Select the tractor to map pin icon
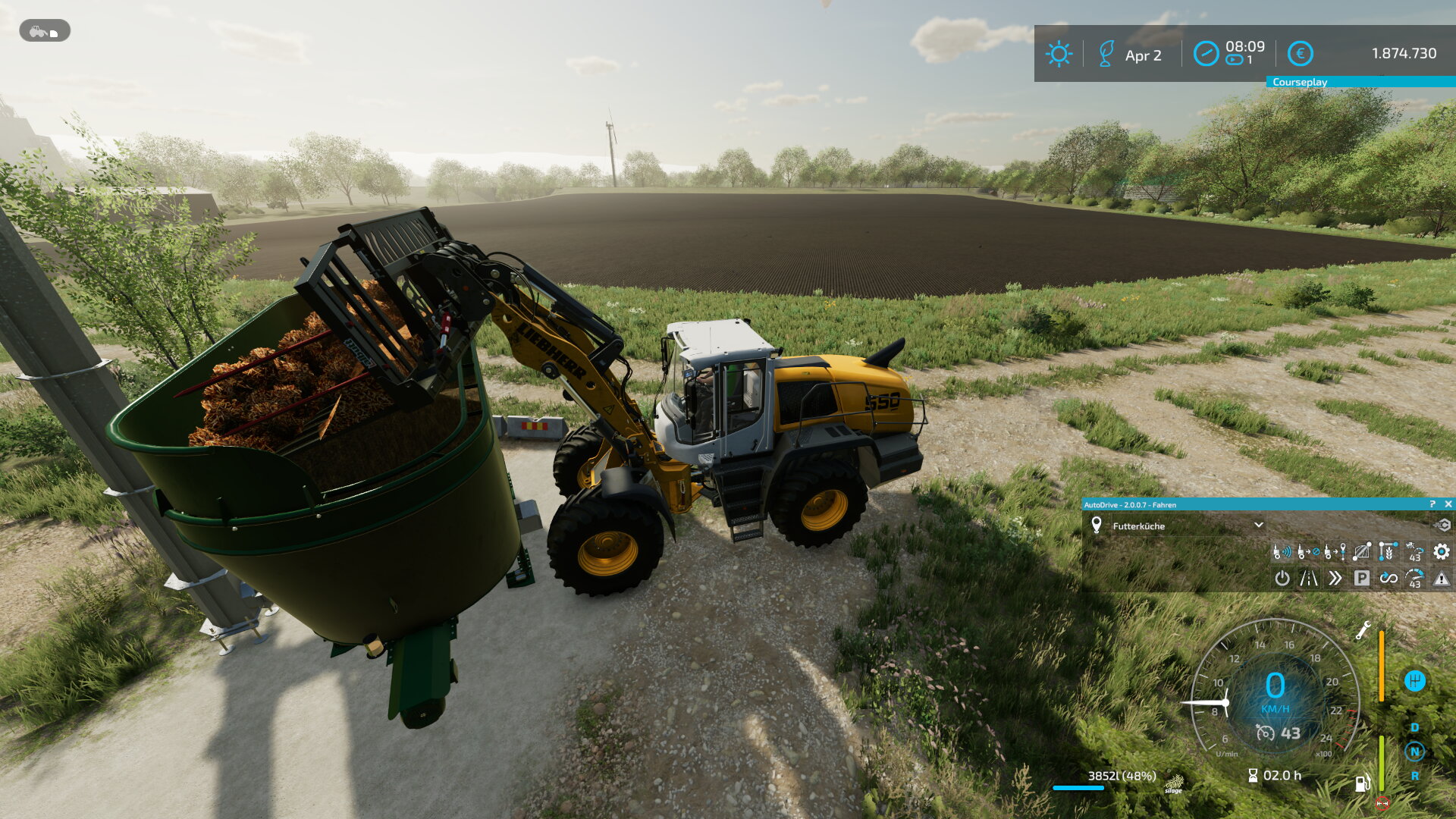1456x819 pixels. point(1335,551)
